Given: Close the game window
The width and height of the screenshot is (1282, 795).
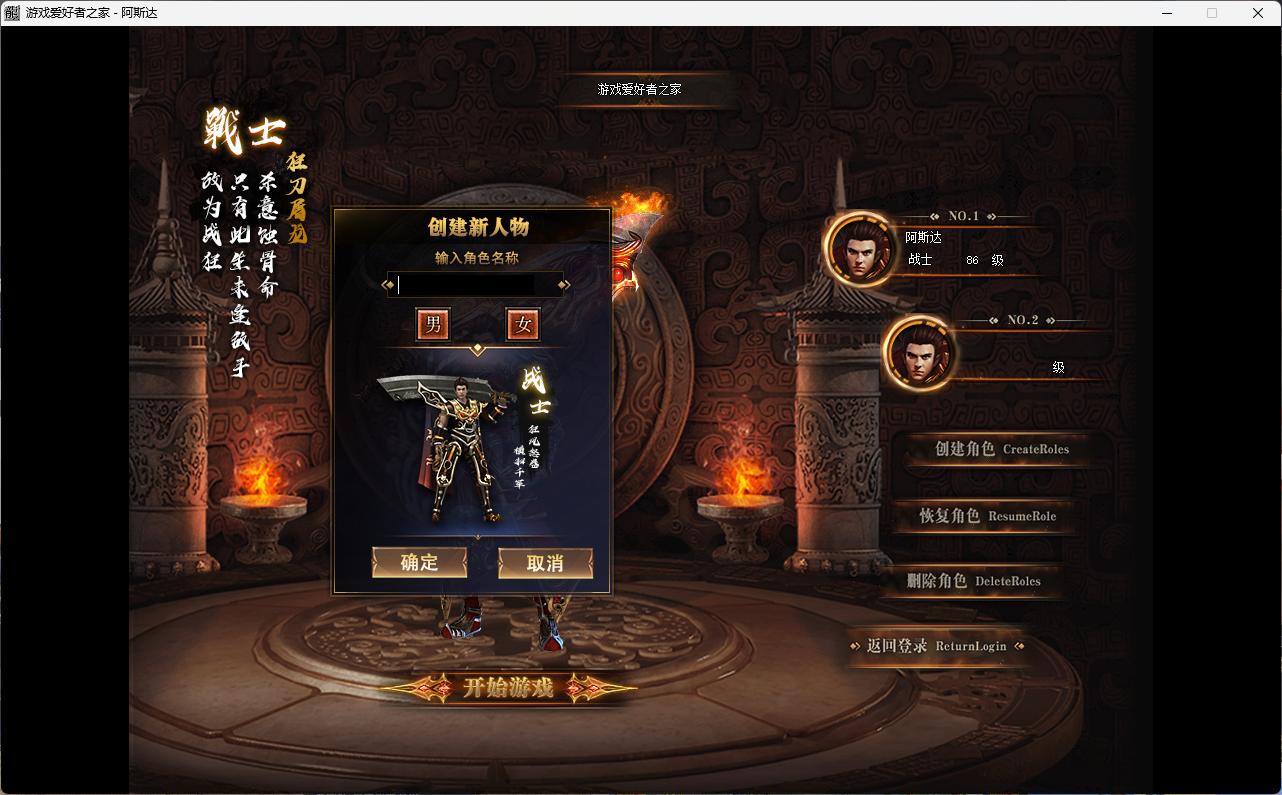Looking at the screenshot, I should point(1258,13).
